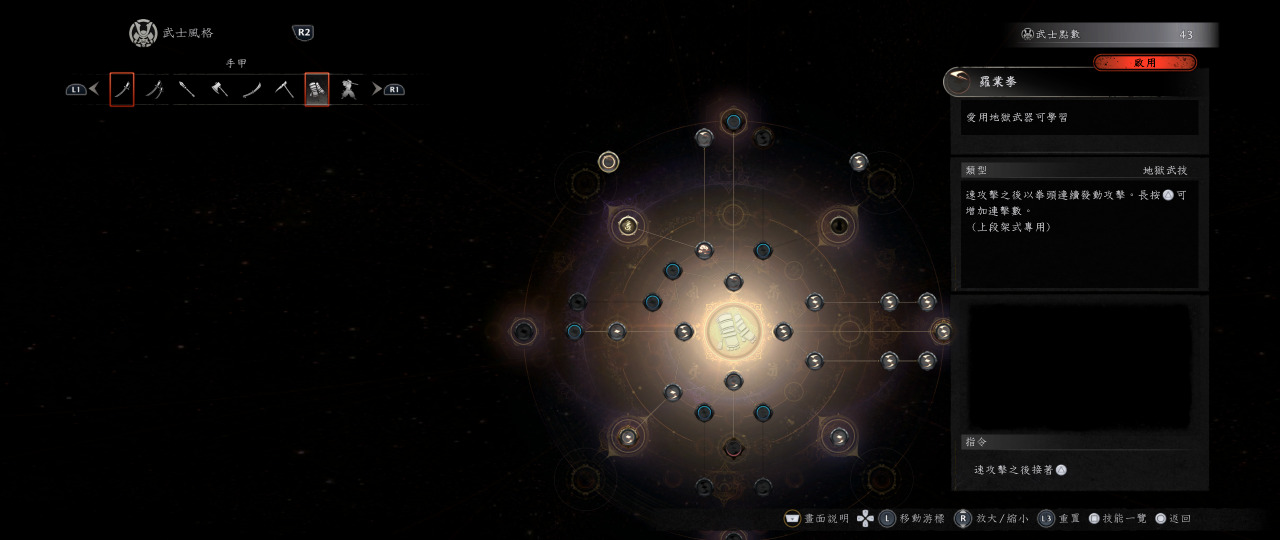
Task: Open the spear weapon skill tab
Action: point(187,90)
